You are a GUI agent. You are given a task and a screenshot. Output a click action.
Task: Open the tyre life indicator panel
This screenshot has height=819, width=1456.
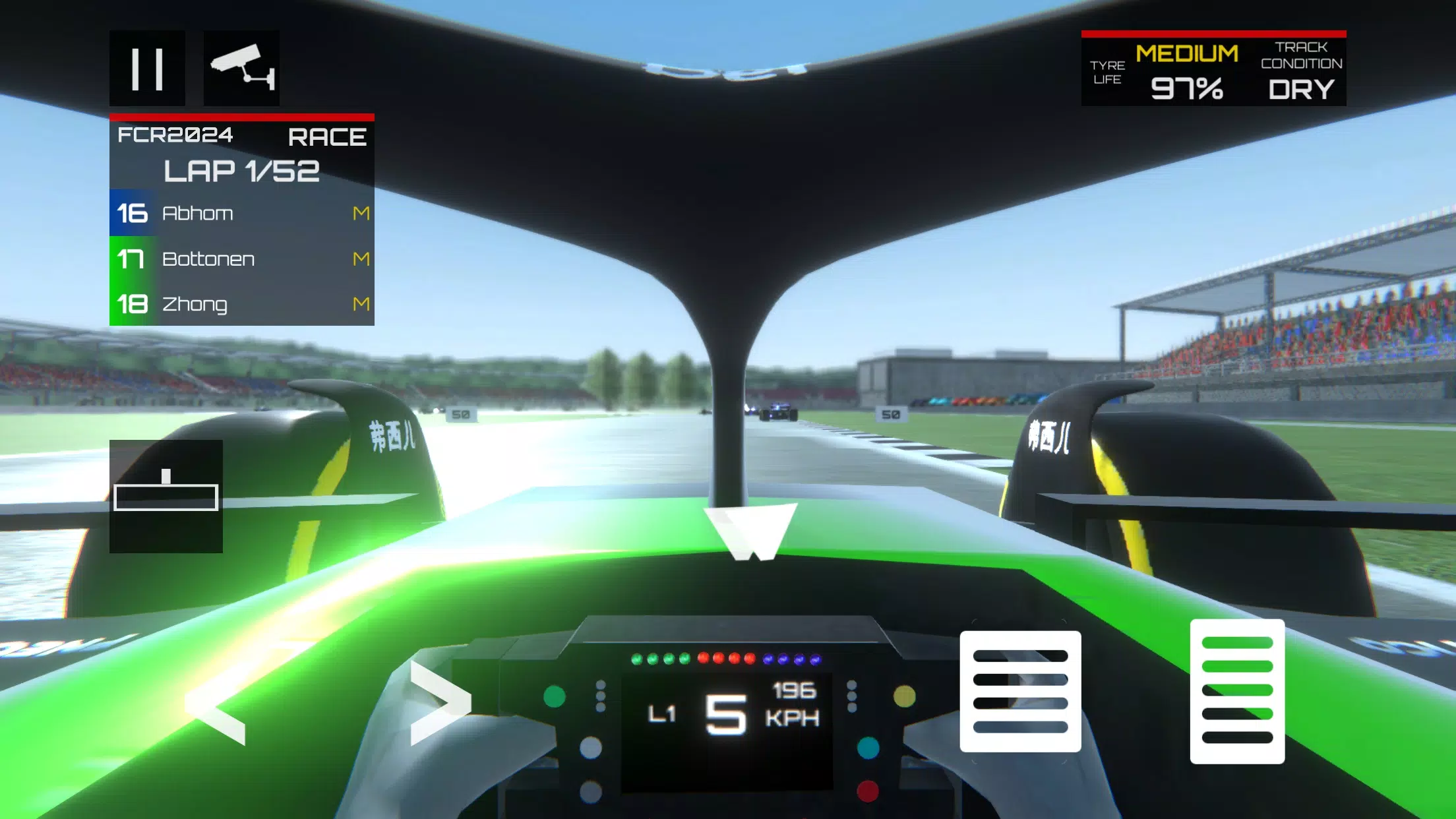point(1109,73)
